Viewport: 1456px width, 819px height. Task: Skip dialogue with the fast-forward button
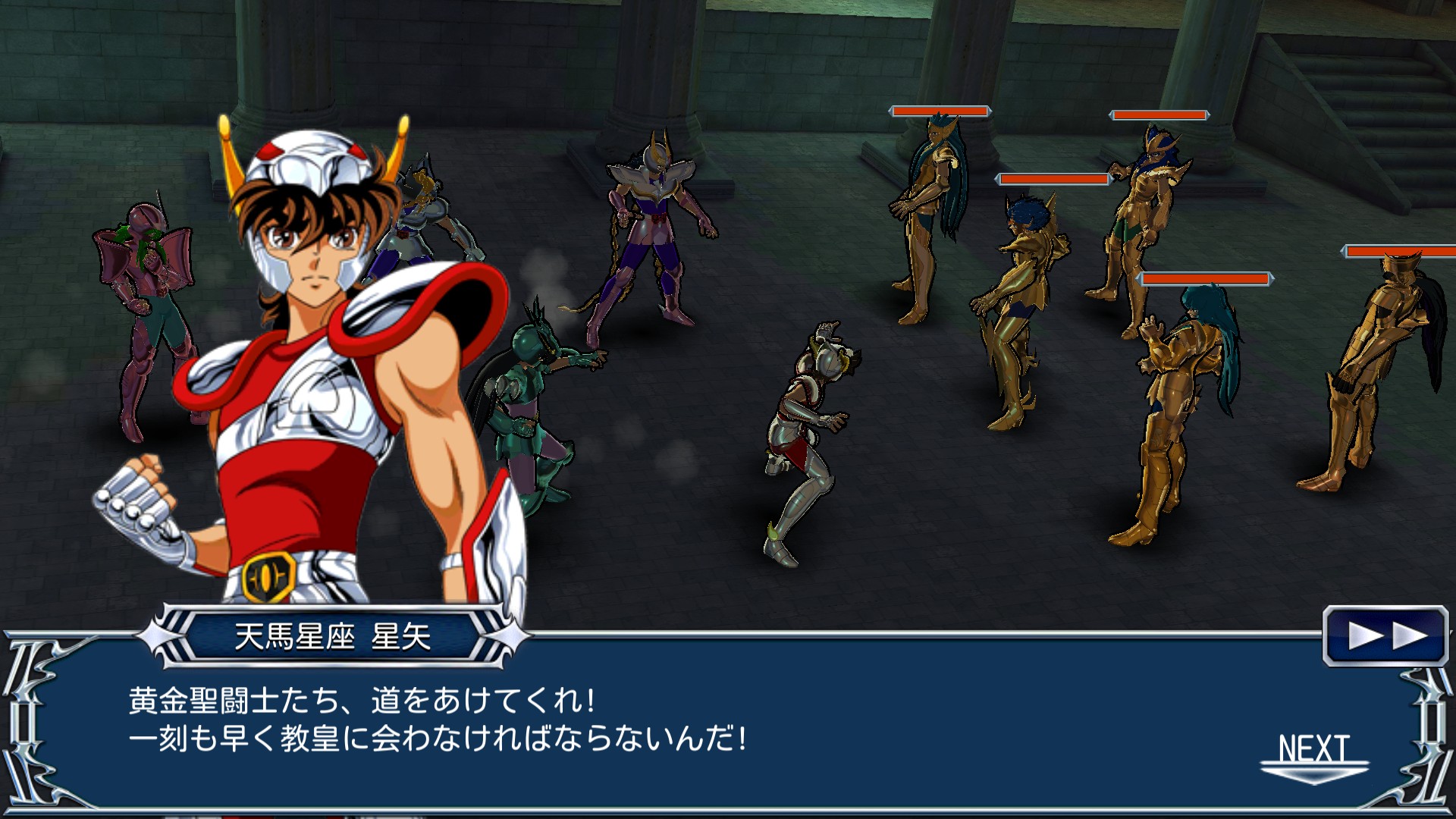(x=1385, y=635)
